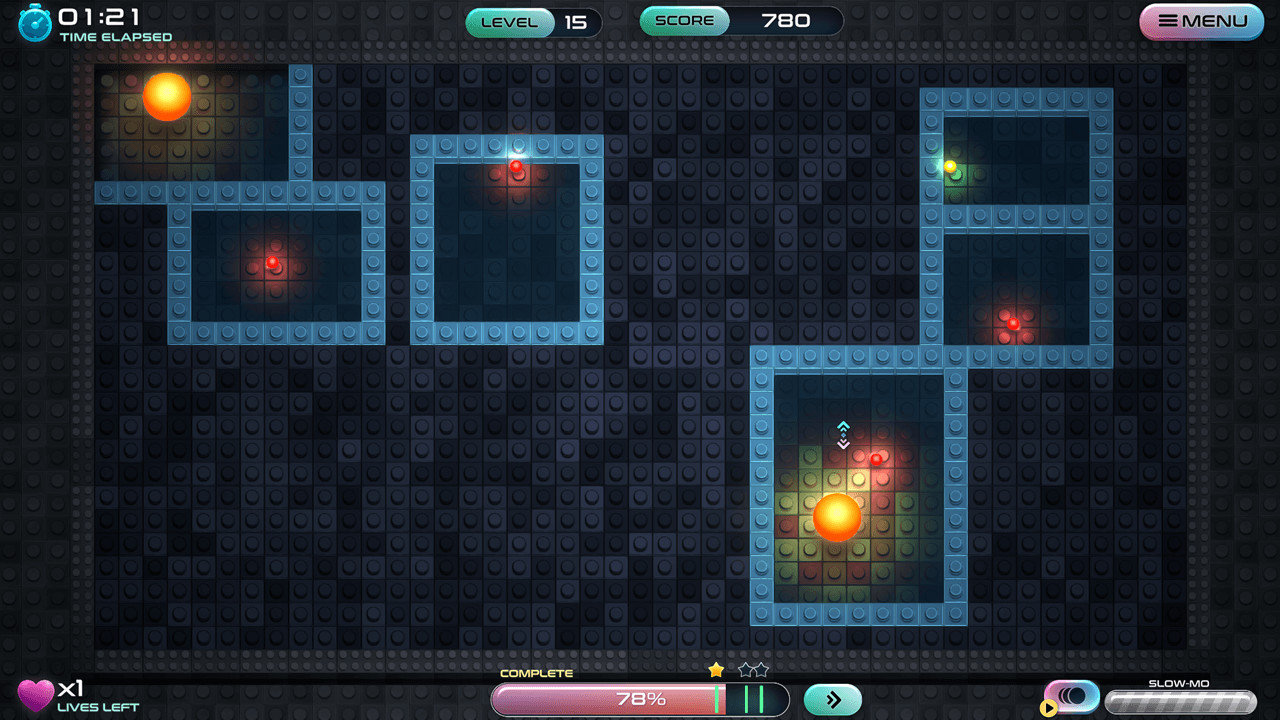
Task: Click the LEVEL 15 indicator
Action: 531,22
